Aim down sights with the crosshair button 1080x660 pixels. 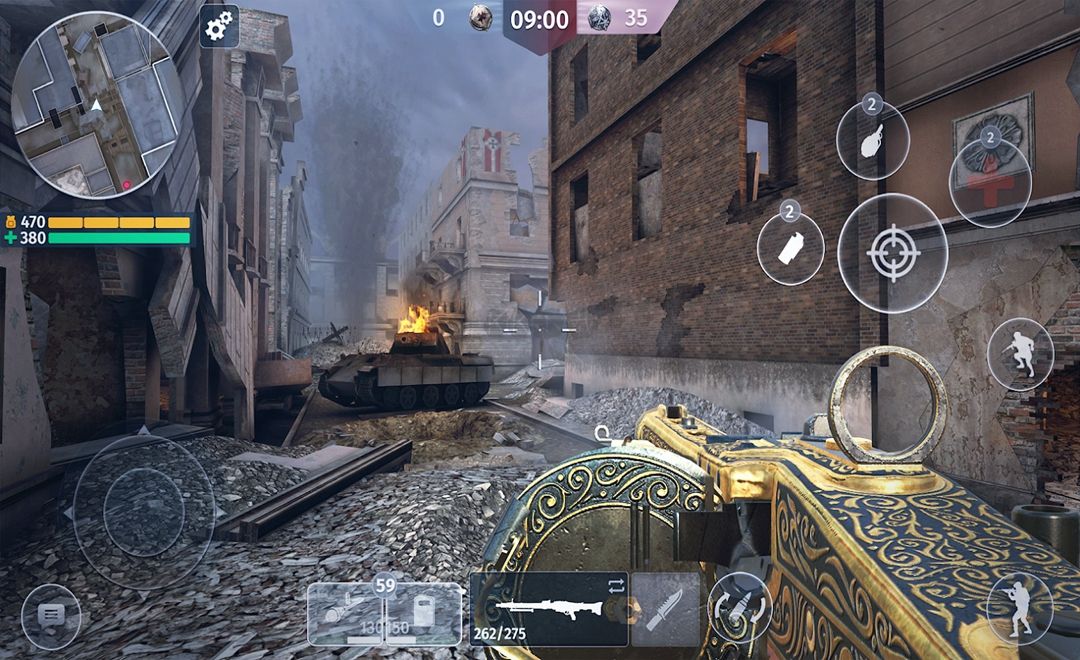pyautogui.click(x=892, y=254)
